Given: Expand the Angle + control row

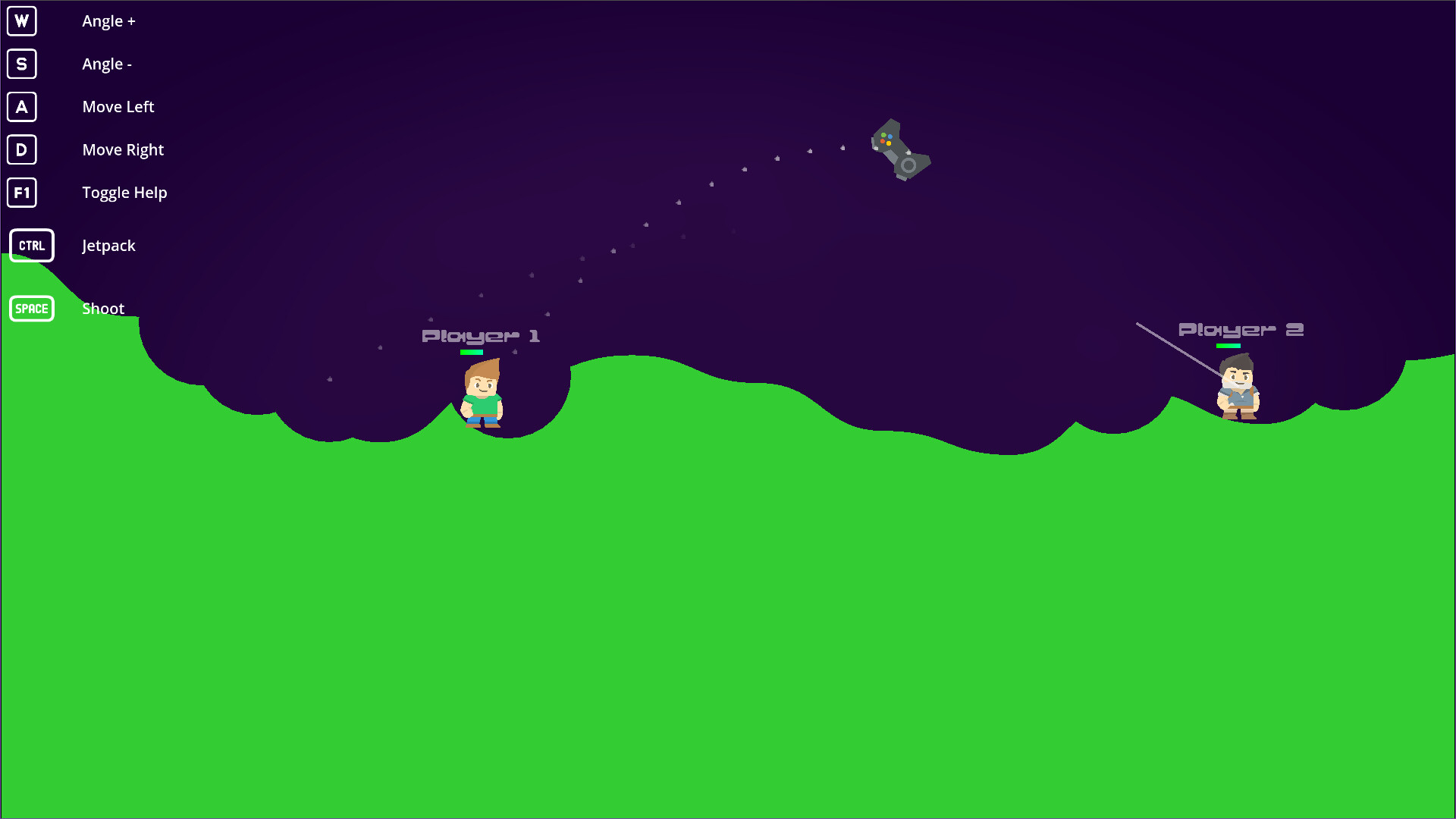Looking at the screenshot, I should pyautogui.click(x=108, y=21).
